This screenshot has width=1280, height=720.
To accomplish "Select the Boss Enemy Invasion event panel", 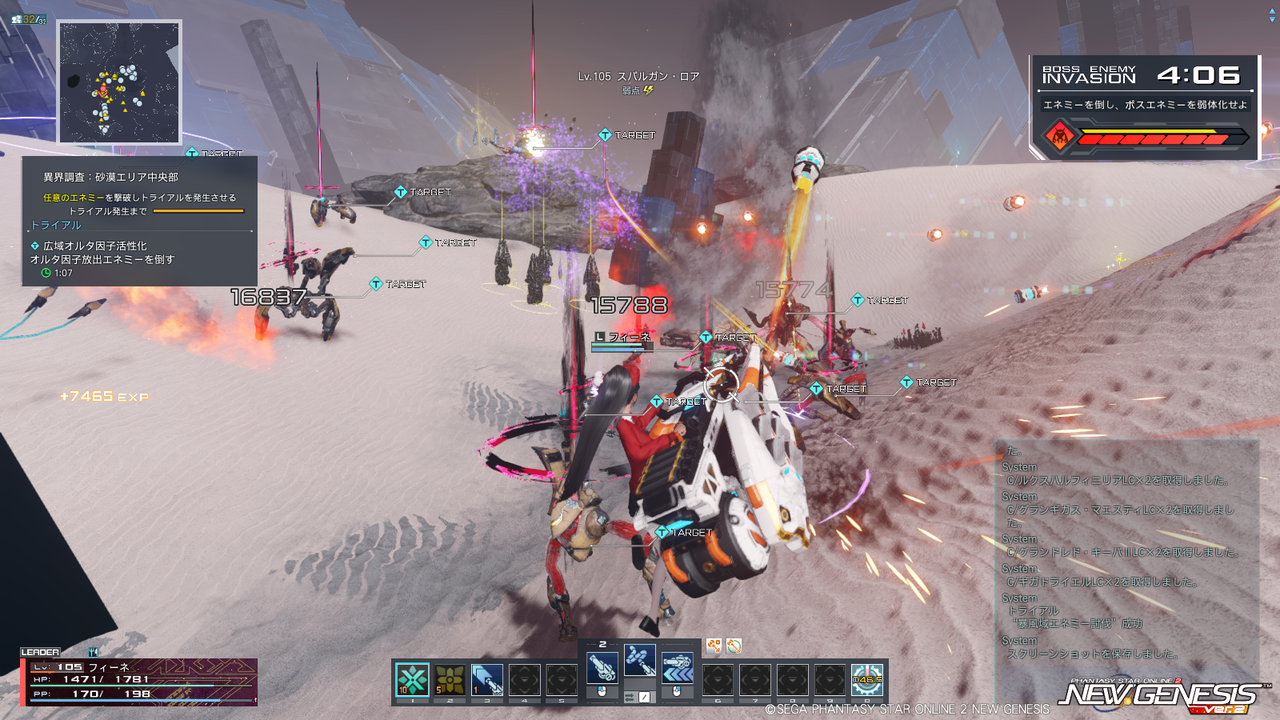I will click(1144, 107).
